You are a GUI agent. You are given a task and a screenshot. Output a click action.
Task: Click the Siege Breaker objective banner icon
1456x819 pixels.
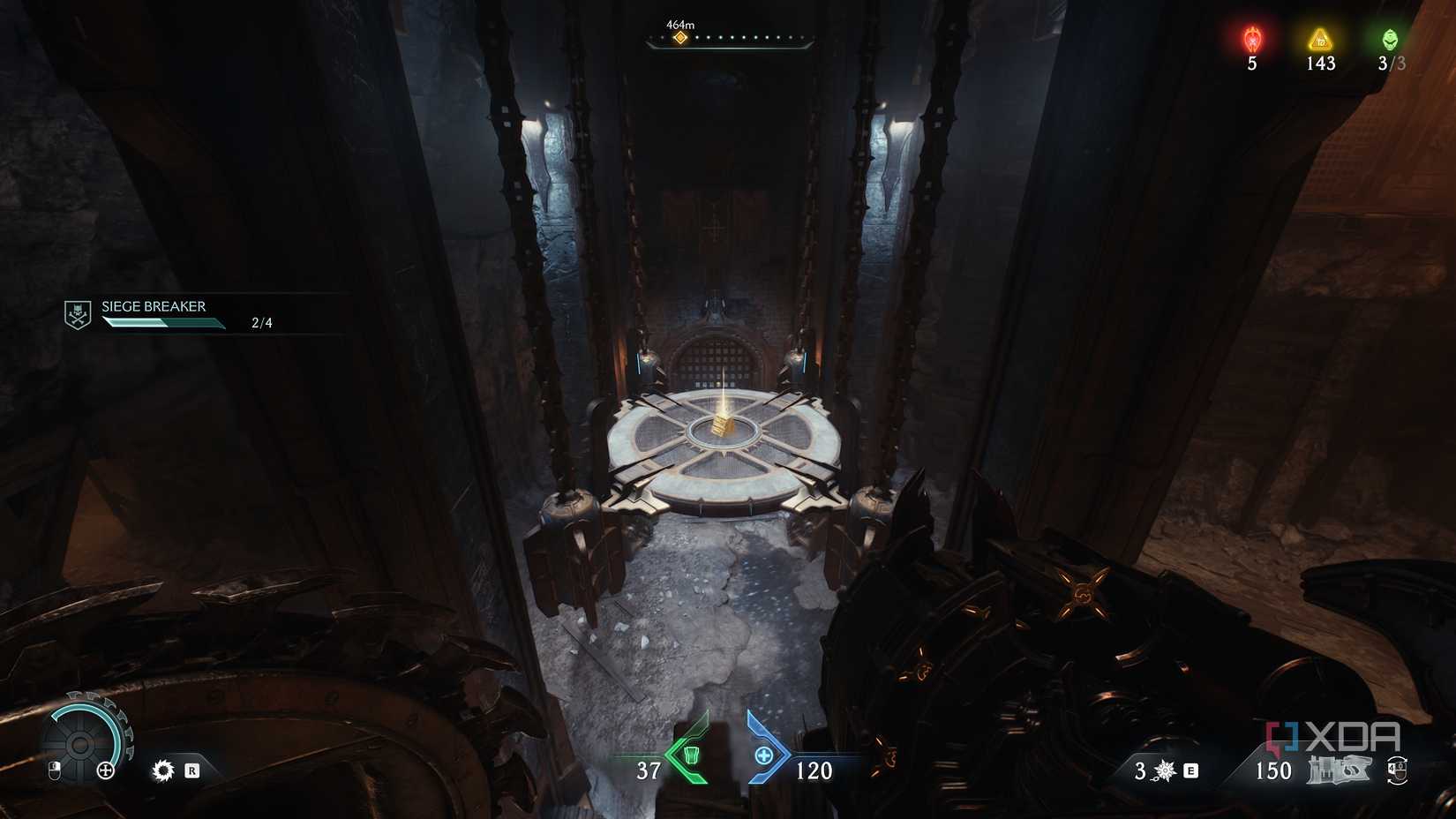[76, 313]
